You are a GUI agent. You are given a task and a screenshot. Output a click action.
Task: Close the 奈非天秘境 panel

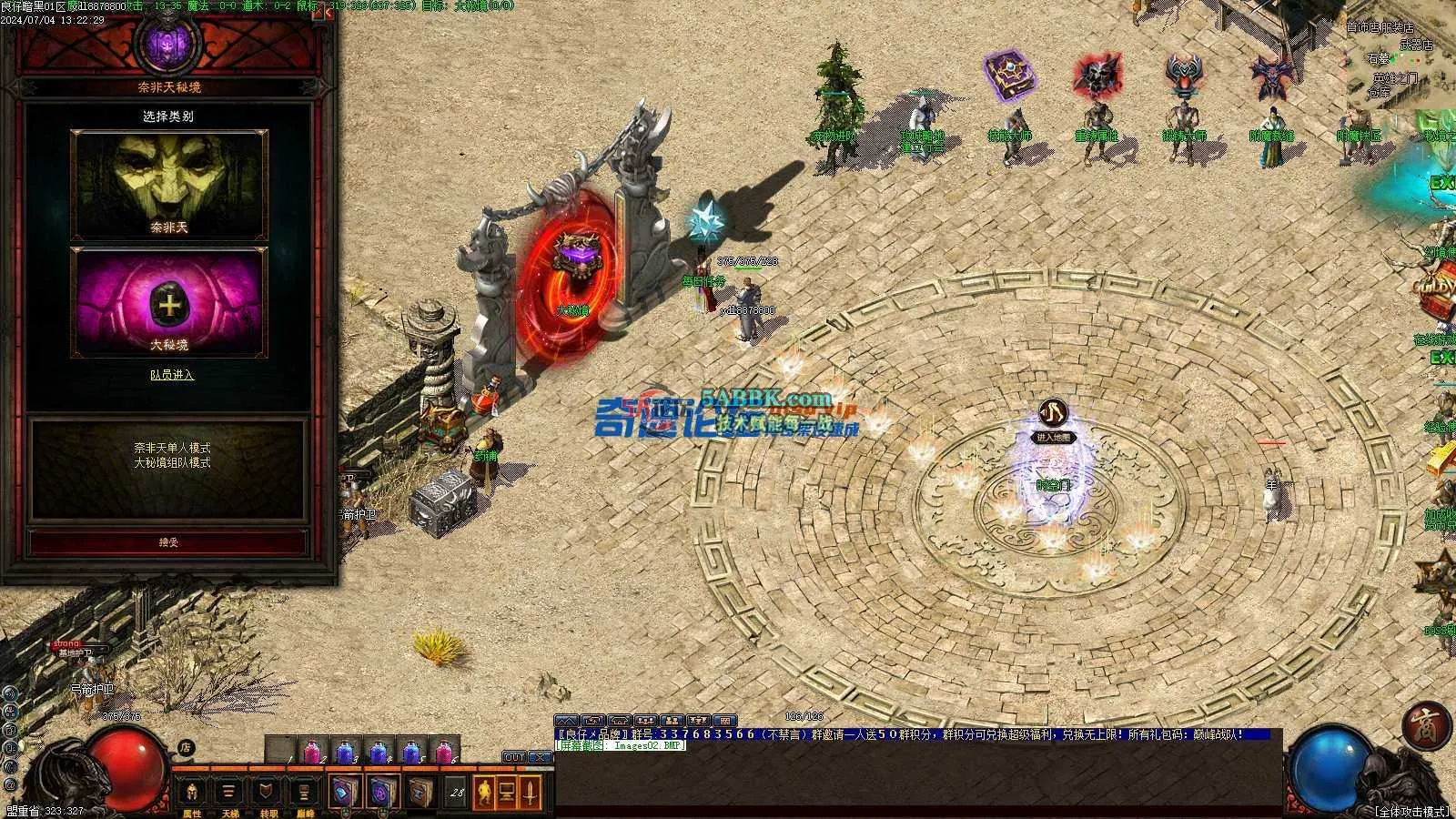click(328, 13)
